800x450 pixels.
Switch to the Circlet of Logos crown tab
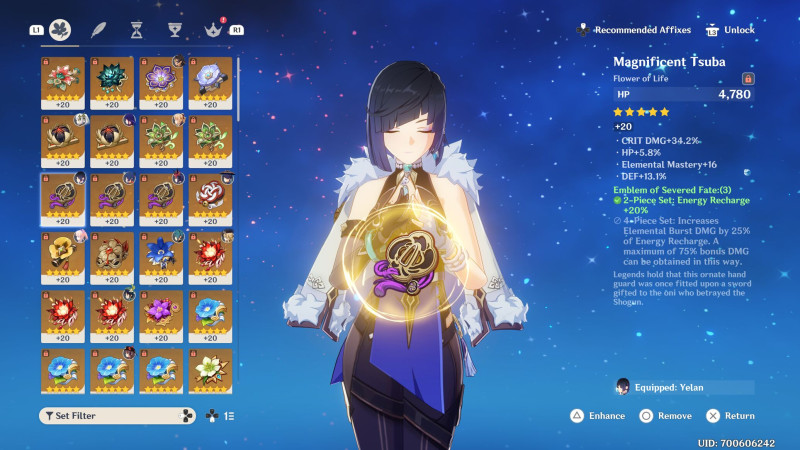211,30
